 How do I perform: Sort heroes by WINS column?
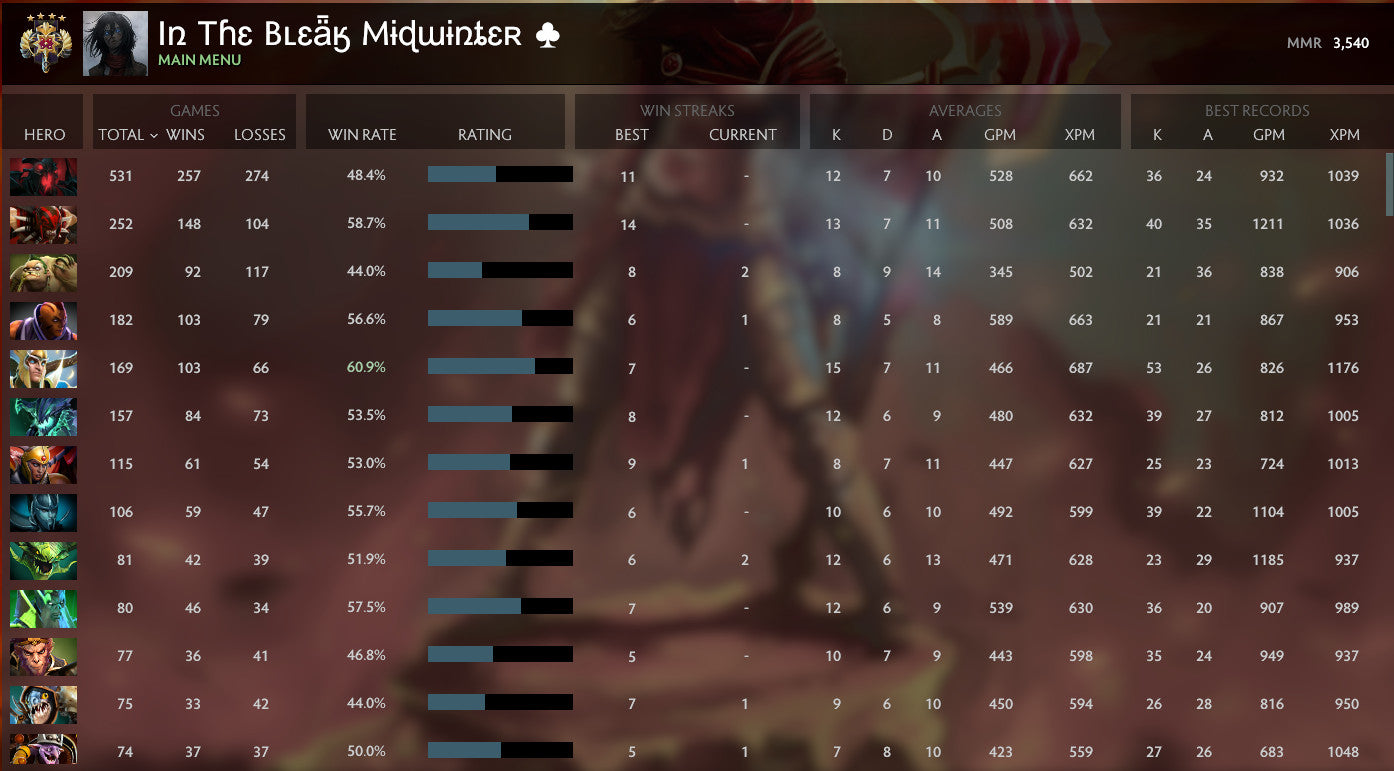click(189, 134)
